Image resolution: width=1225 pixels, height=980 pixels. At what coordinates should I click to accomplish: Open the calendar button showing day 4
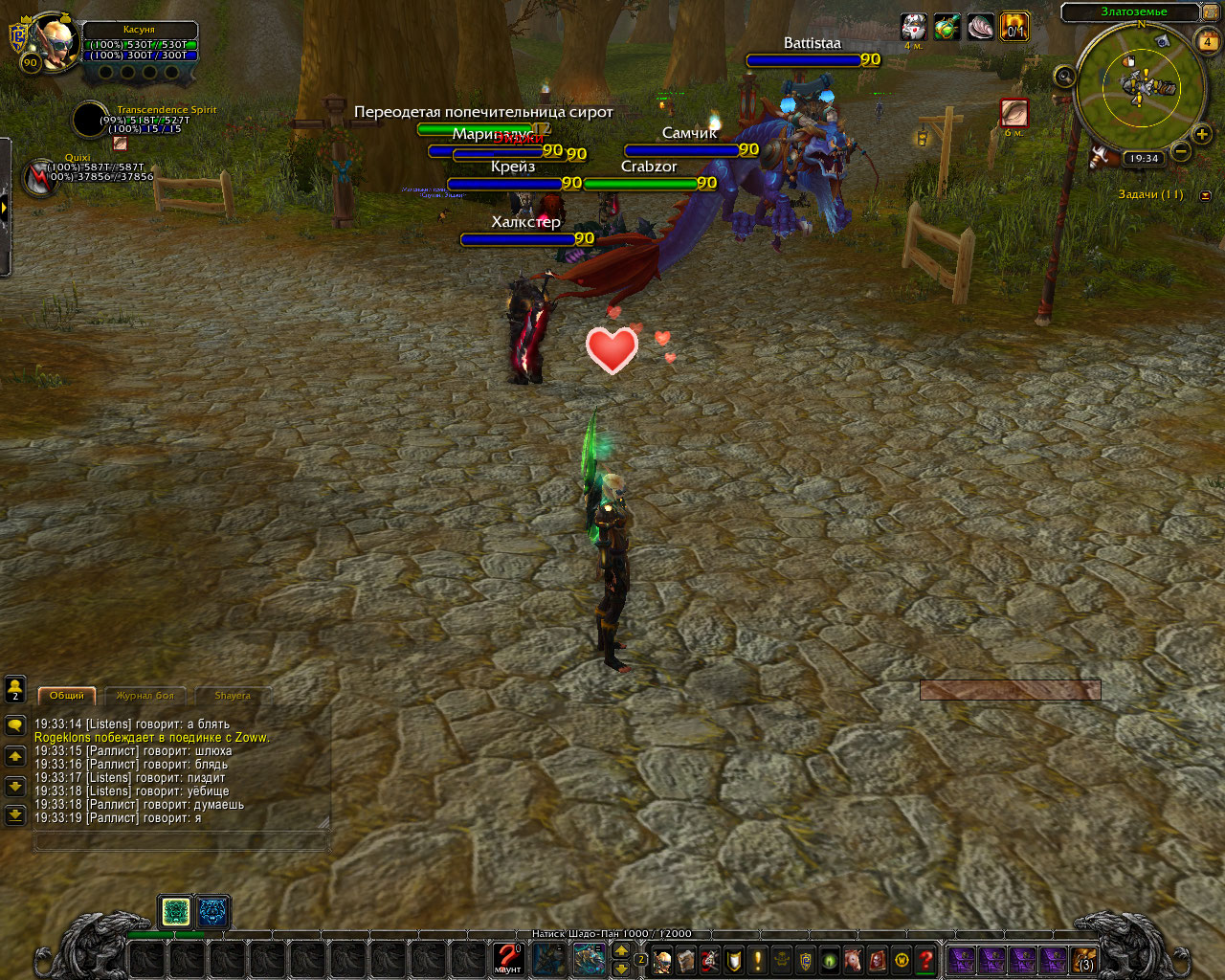point(1207,42)
